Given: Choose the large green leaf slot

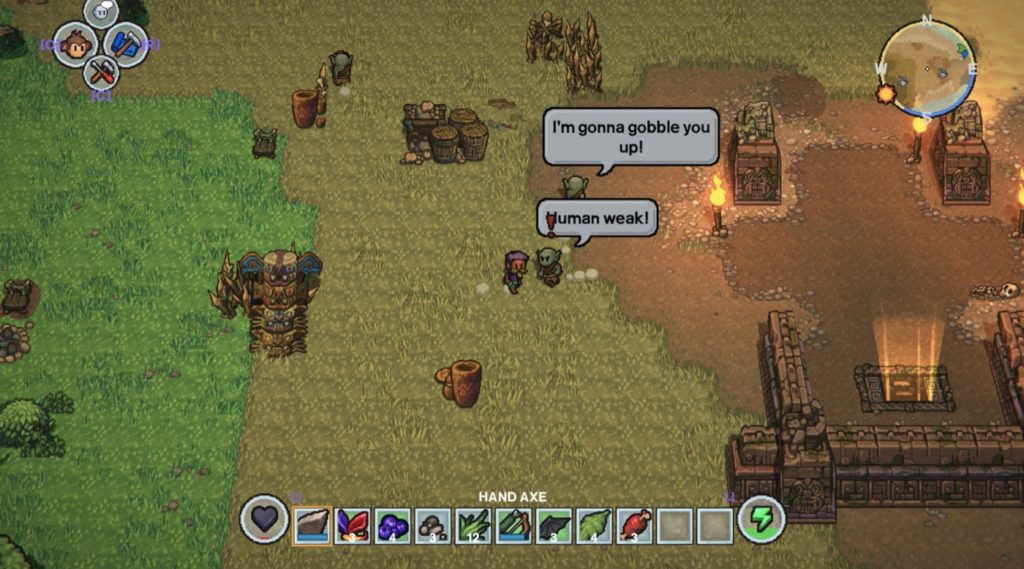Looking at the screenshot, I should pyautogui.click(x=594, y=524).
